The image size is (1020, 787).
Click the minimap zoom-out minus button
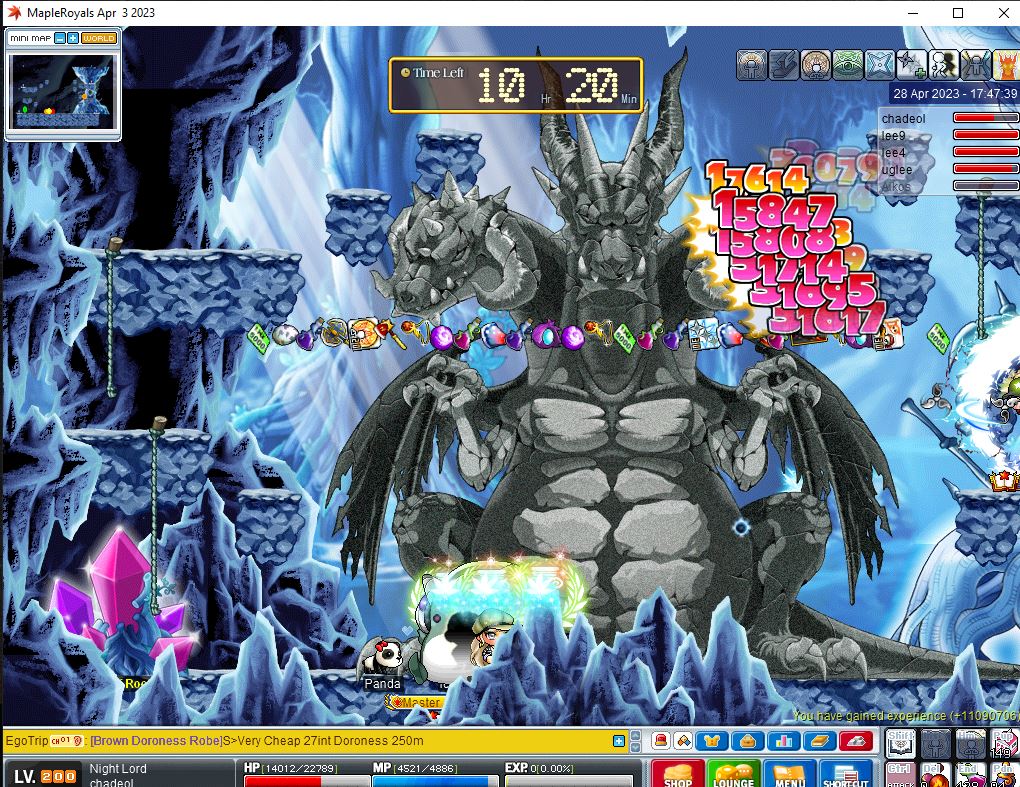coord(60,38)
